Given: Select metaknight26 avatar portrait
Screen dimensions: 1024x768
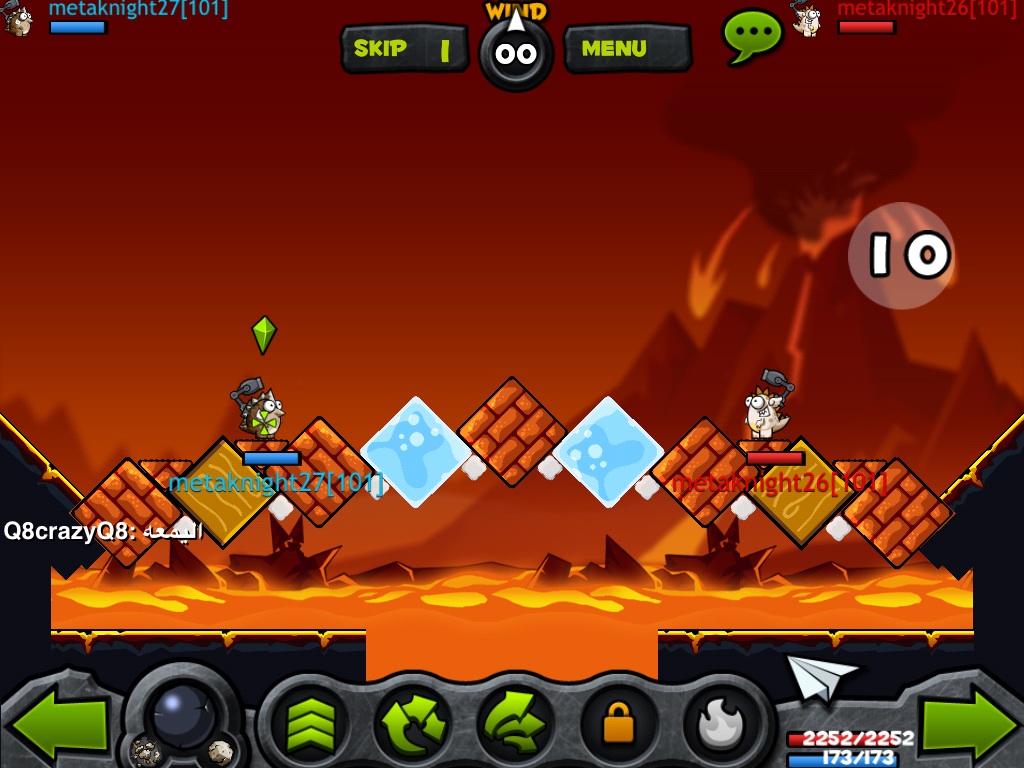Looking at the screenshot, I should point(806,18).
